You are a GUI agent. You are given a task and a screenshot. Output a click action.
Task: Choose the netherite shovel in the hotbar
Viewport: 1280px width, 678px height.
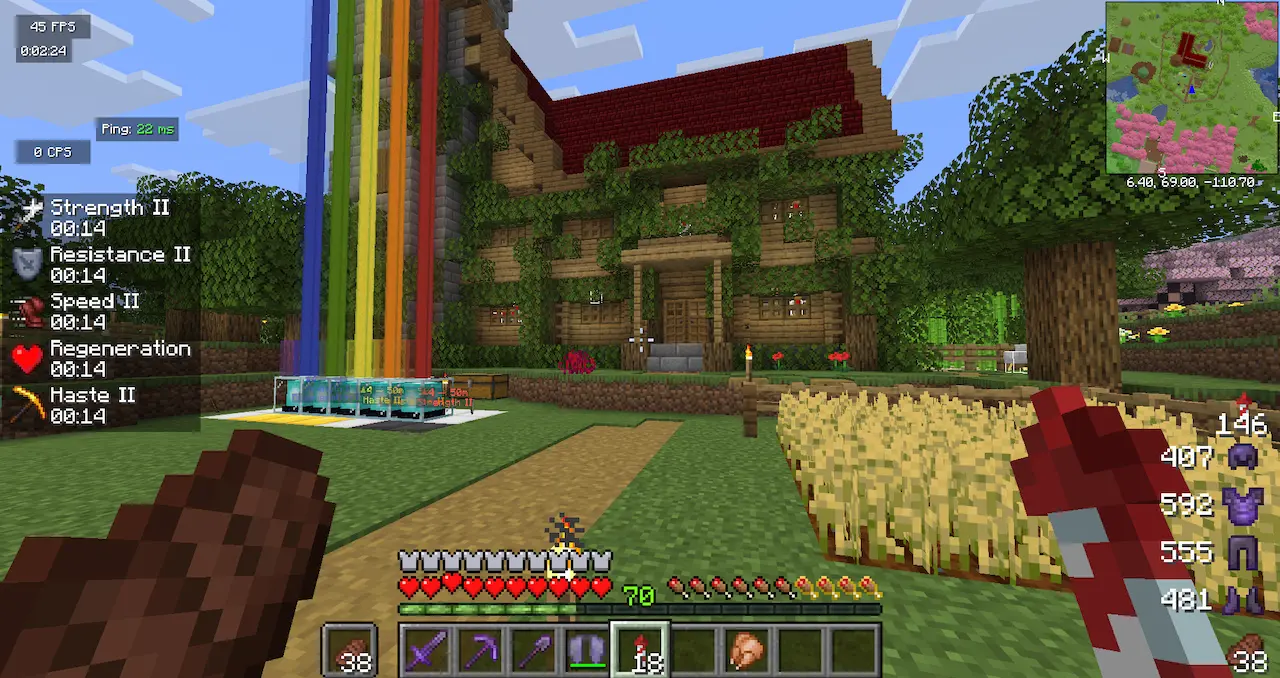pos(533,651)
